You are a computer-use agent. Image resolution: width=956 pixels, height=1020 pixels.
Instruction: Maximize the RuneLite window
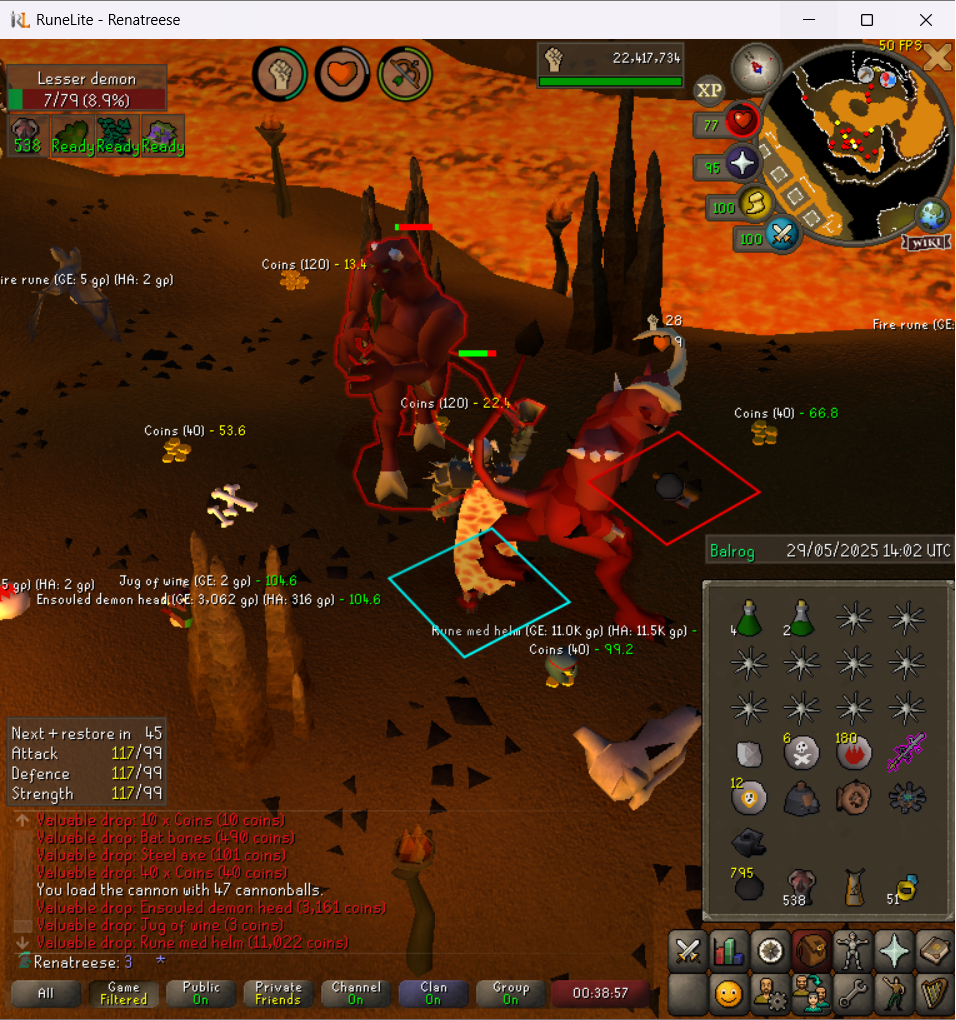(x=867, y=20)
